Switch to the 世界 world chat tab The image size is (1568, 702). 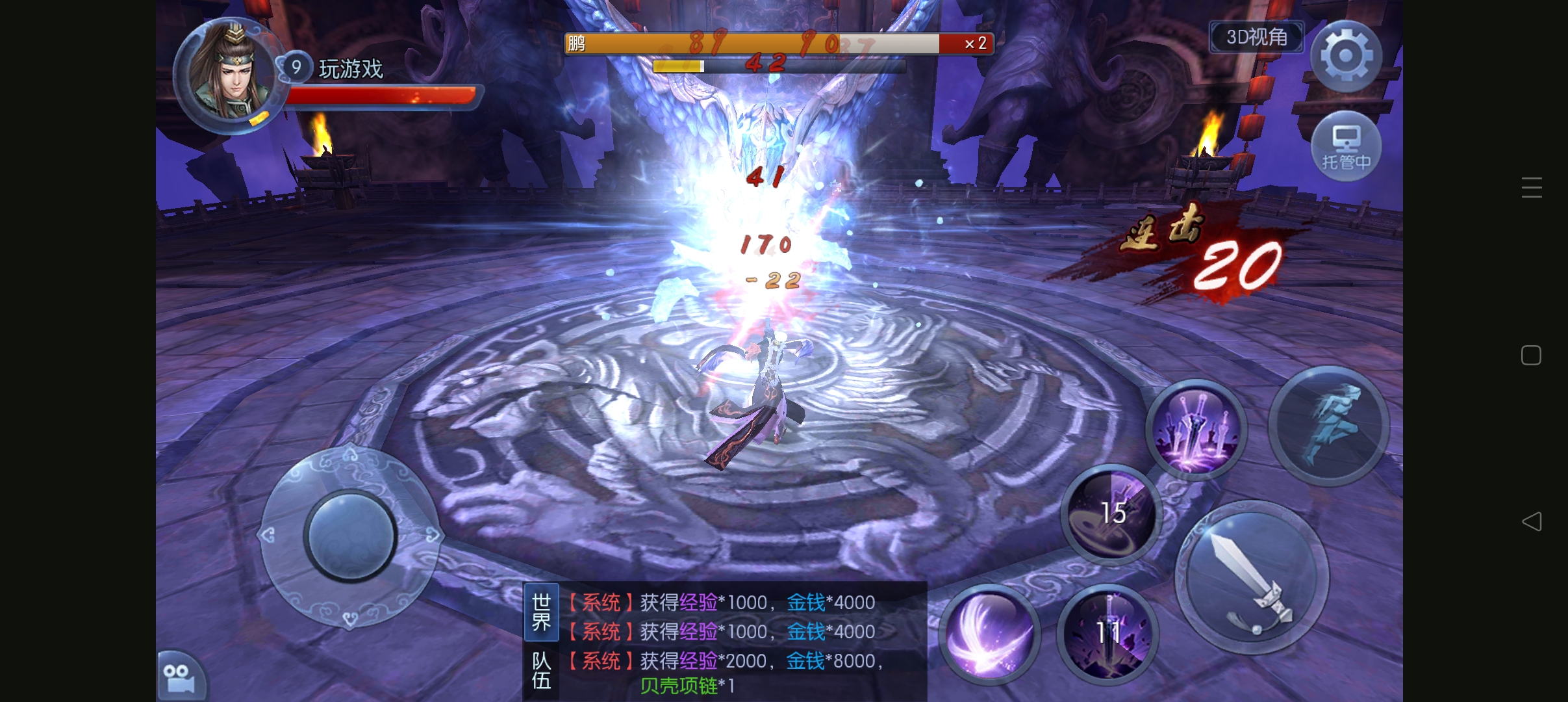pos(541,612)
